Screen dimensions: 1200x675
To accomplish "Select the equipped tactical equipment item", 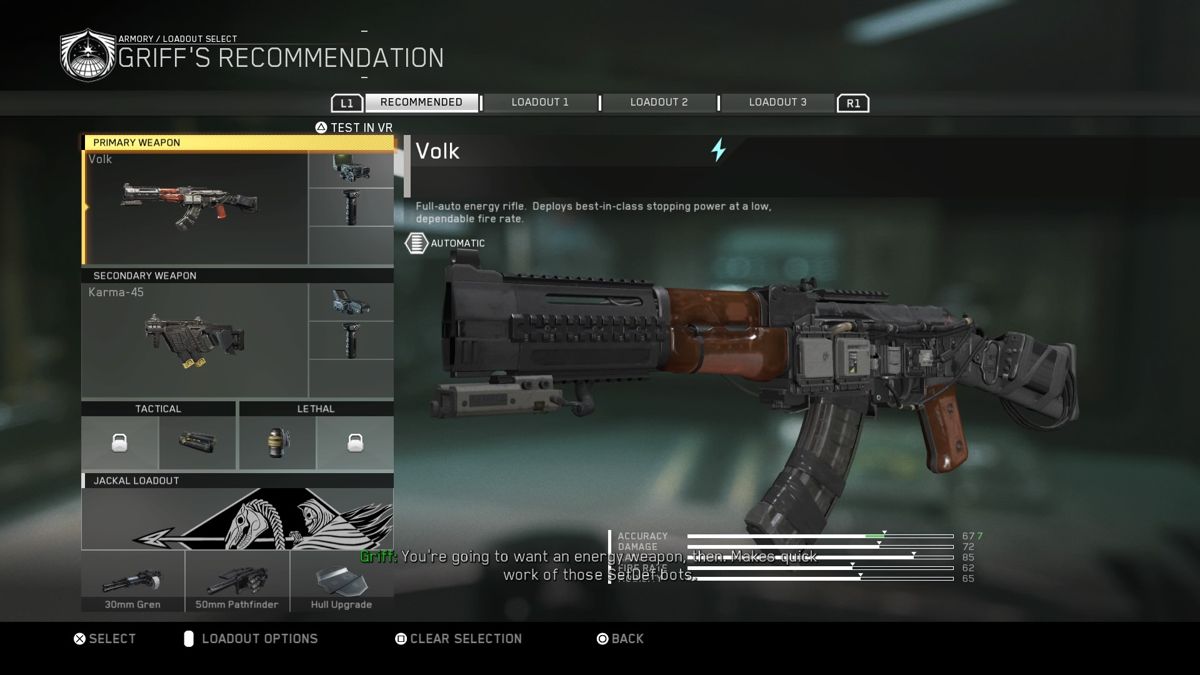I will pos(197,443).
